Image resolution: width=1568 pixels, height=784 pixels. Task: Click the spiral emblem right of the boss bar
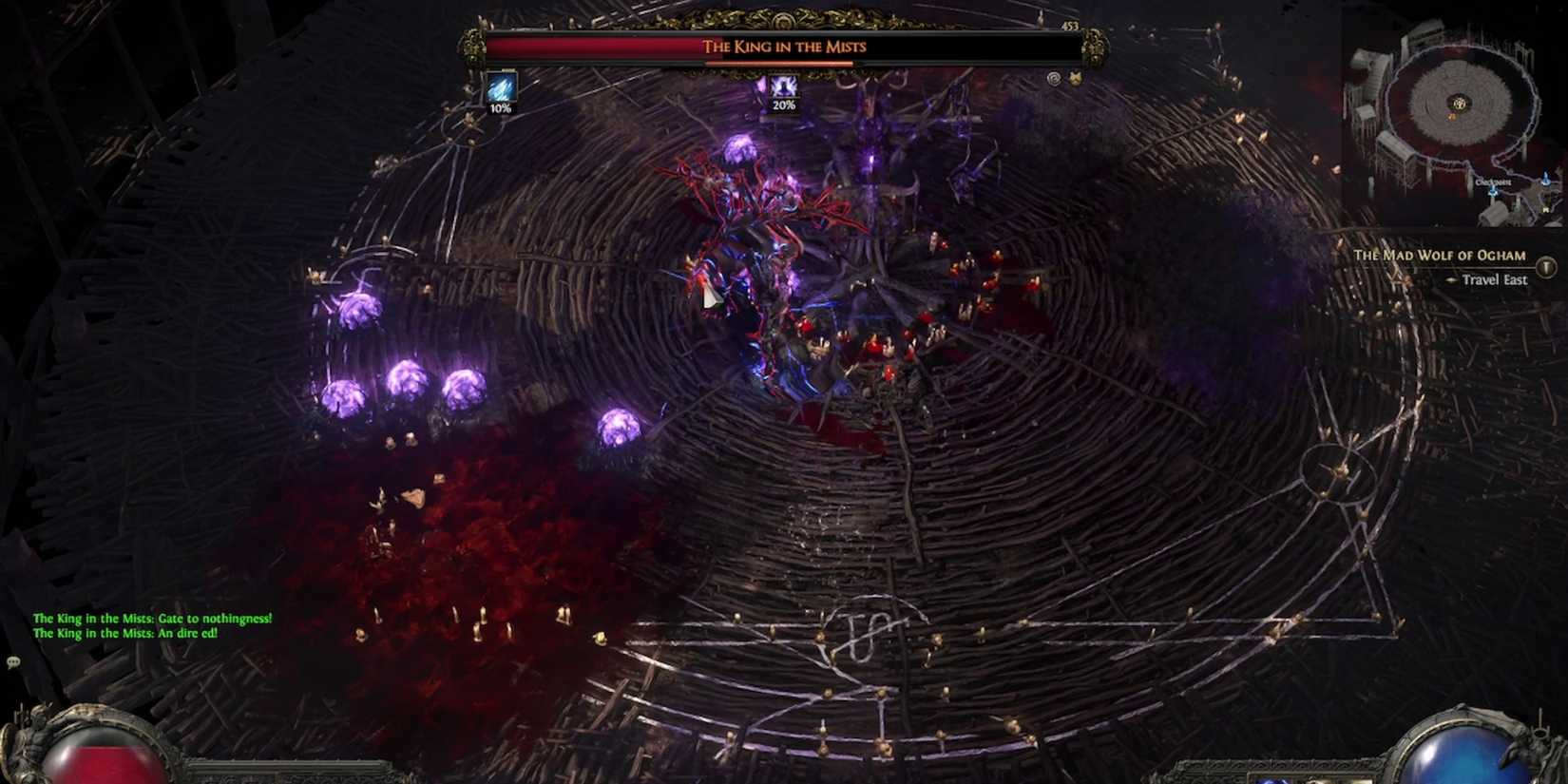[1053, 77]
